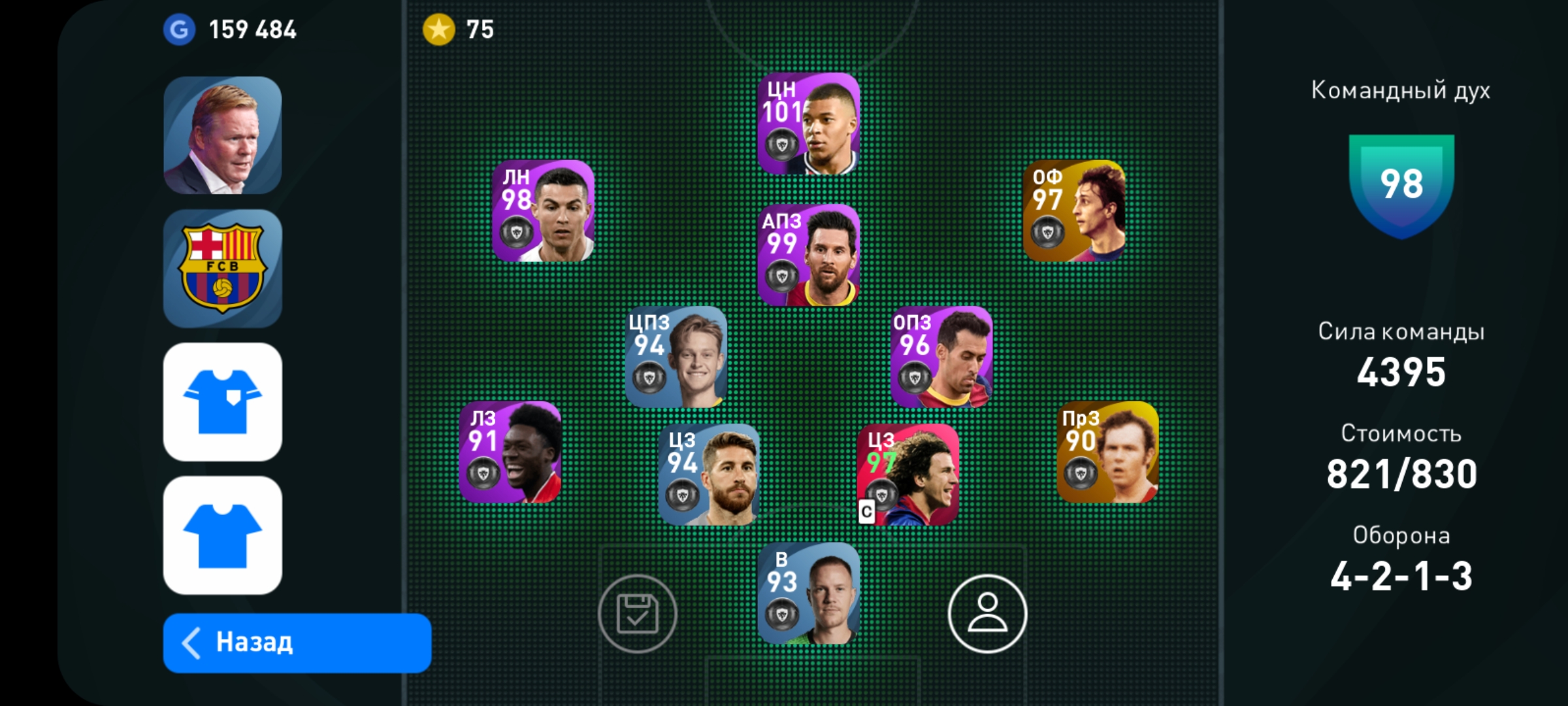Select the bearded ЦЗ 94 centre back card
The image size is (1568, 706).
tap(709, 474)
